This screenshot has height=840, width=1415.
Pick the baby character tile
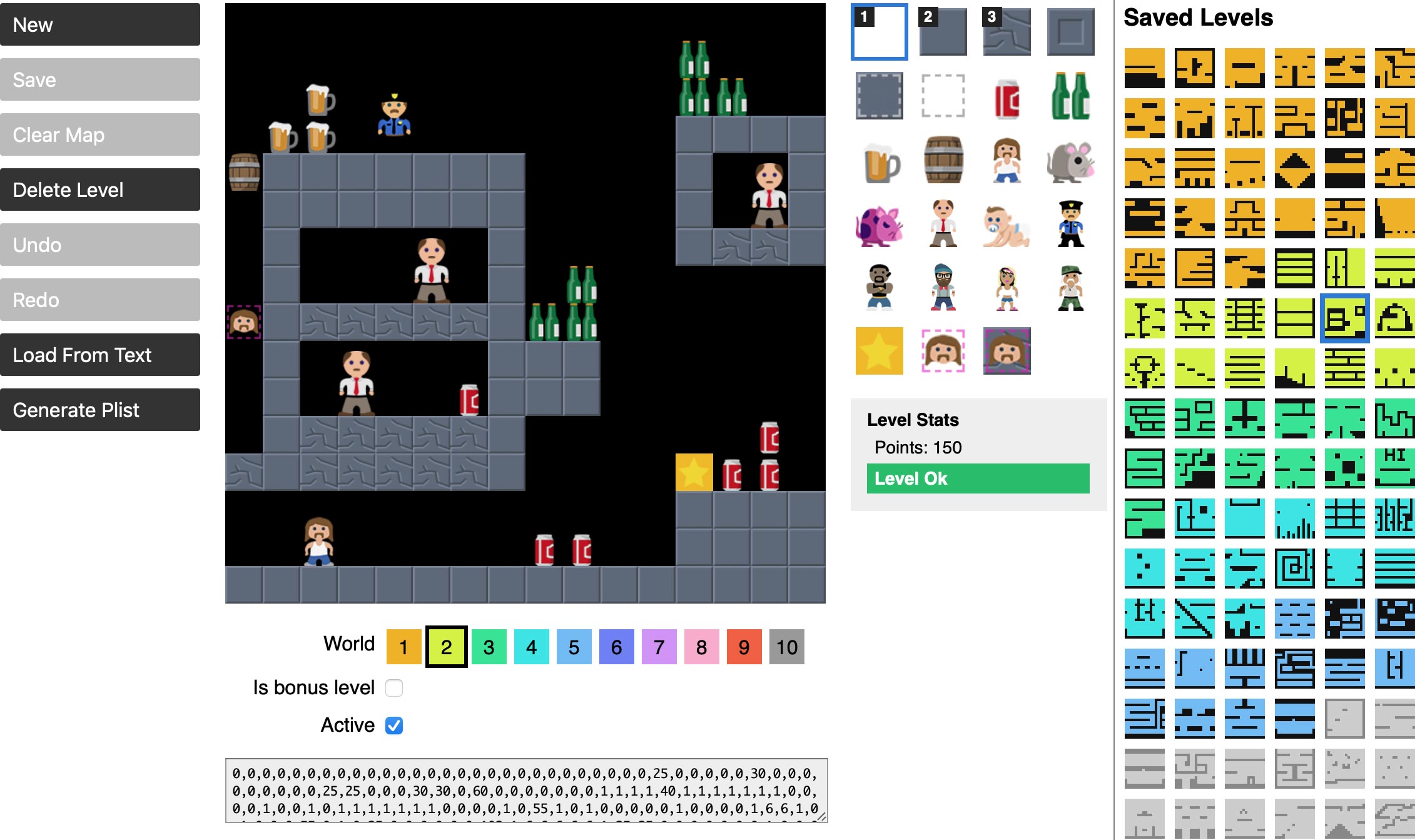(1007, 225)
